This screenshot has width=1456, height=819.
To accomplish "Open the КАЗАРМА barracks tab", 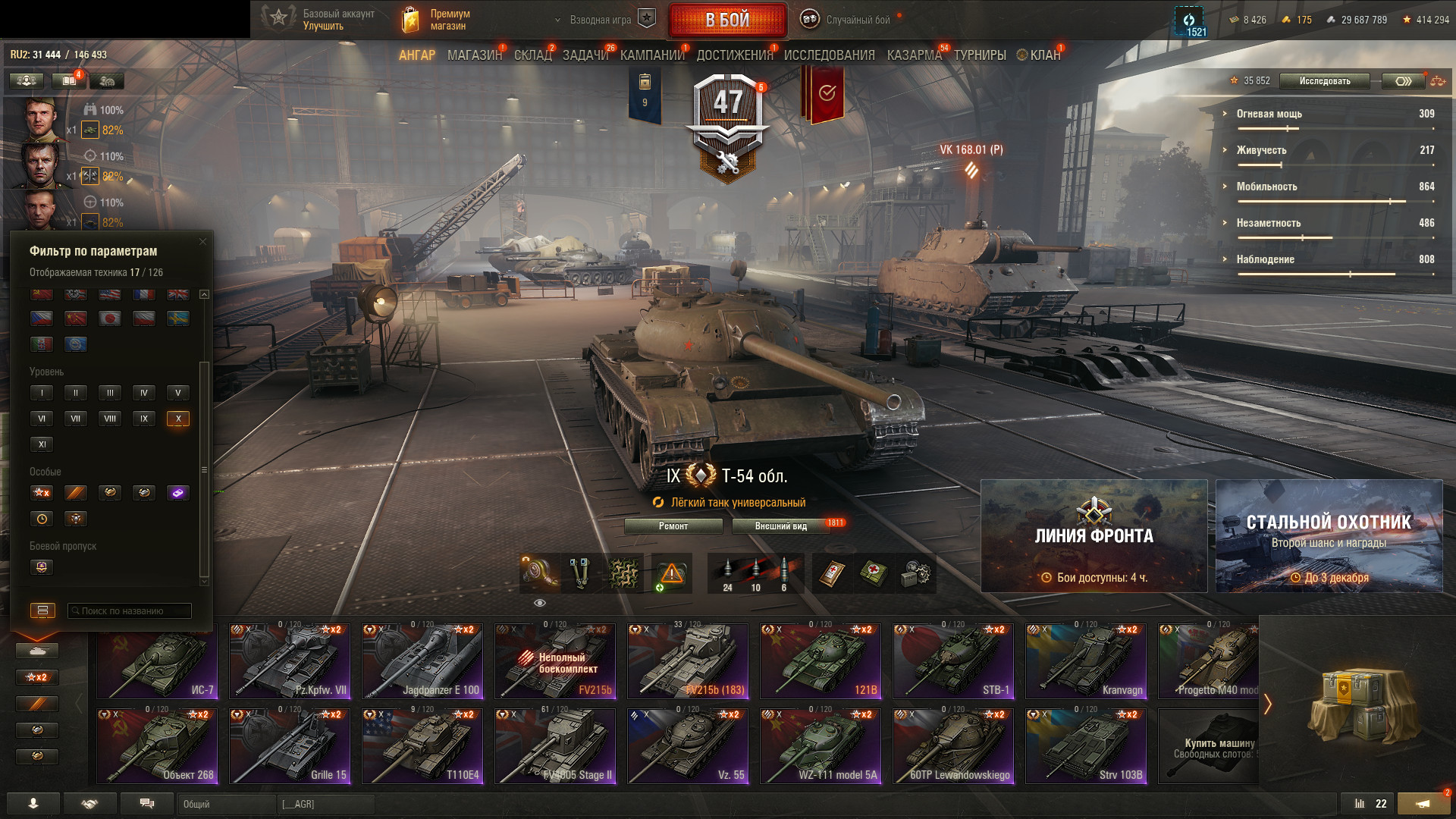I will (914, 55).
